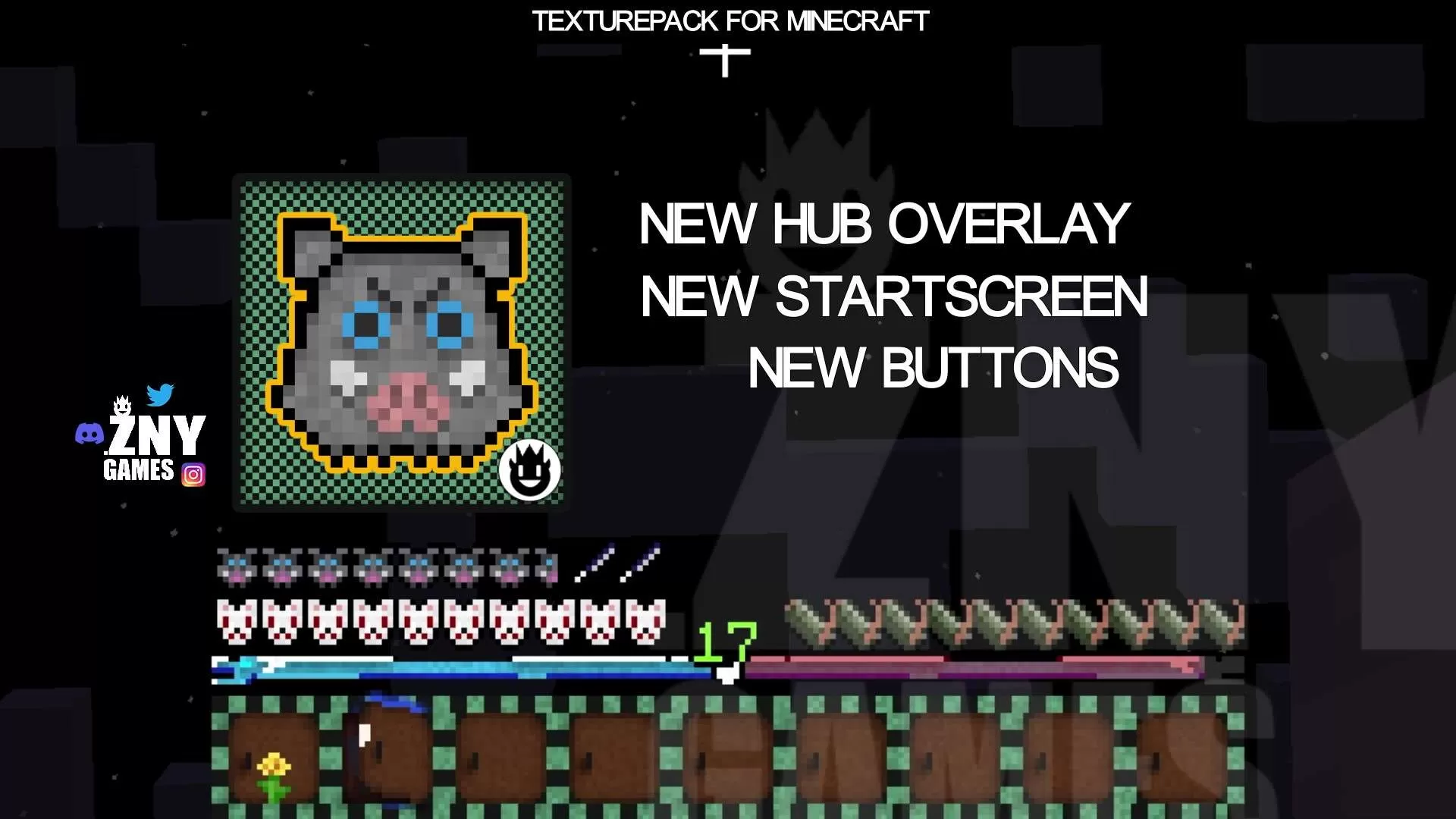1456x819 pixels.
Task: Expand the NEW HUB OVERLAY heading
Action: 882,223
